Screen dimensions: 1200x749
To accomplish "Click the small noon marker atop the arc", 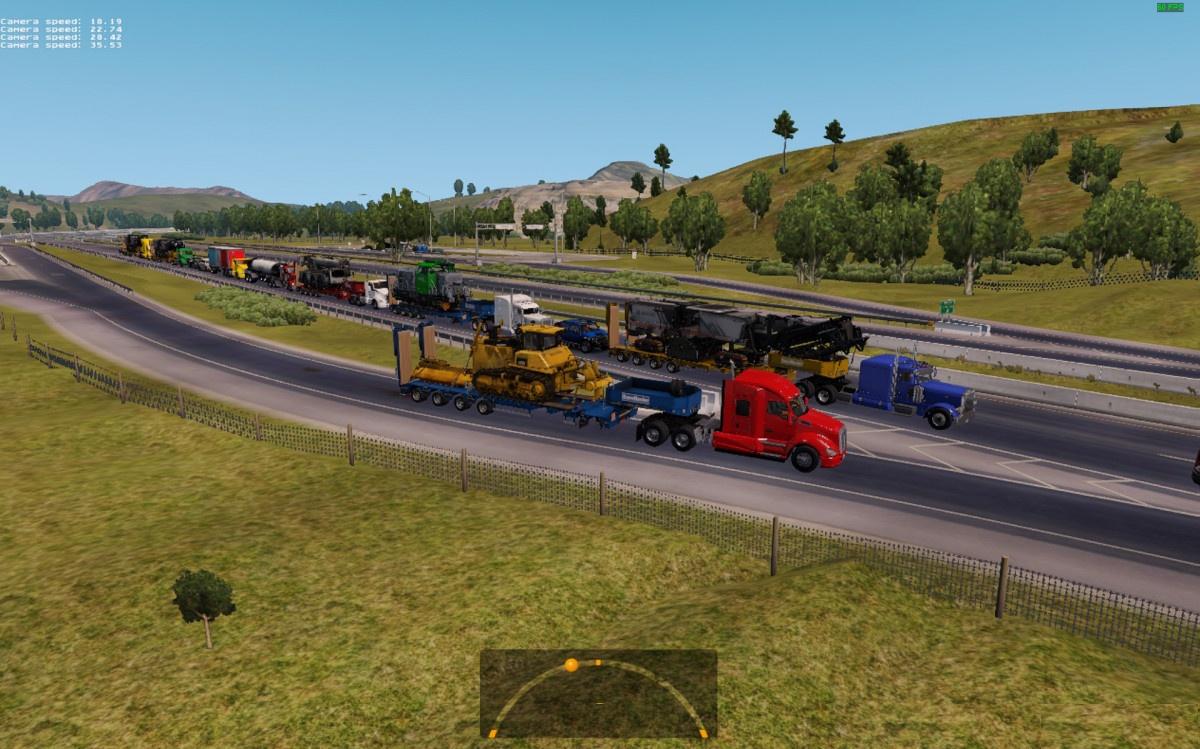I will click(x=598, y=661).
